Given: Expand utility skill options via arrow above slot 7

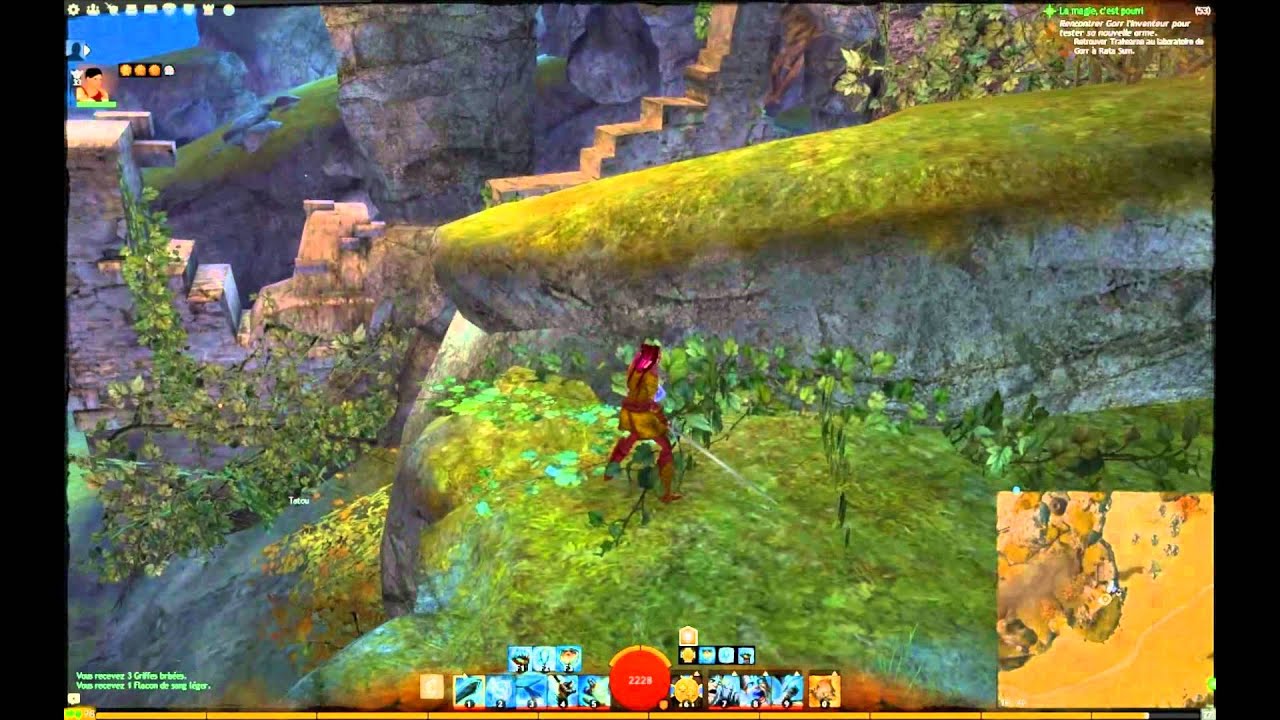Looking at the screenshot, I should (734, 673).
